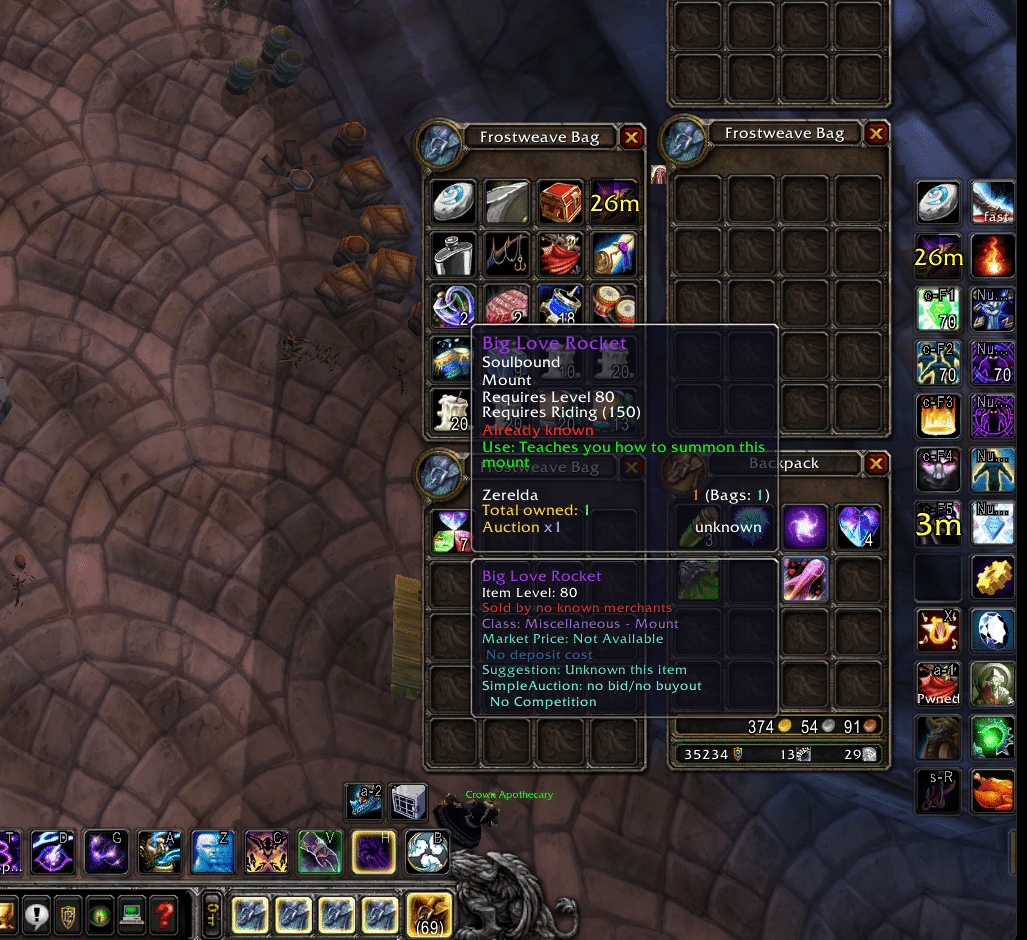Click the purple swirling orb in Backpack
The height and width of the screenshot is (940, 1027).
coord(805,526)
